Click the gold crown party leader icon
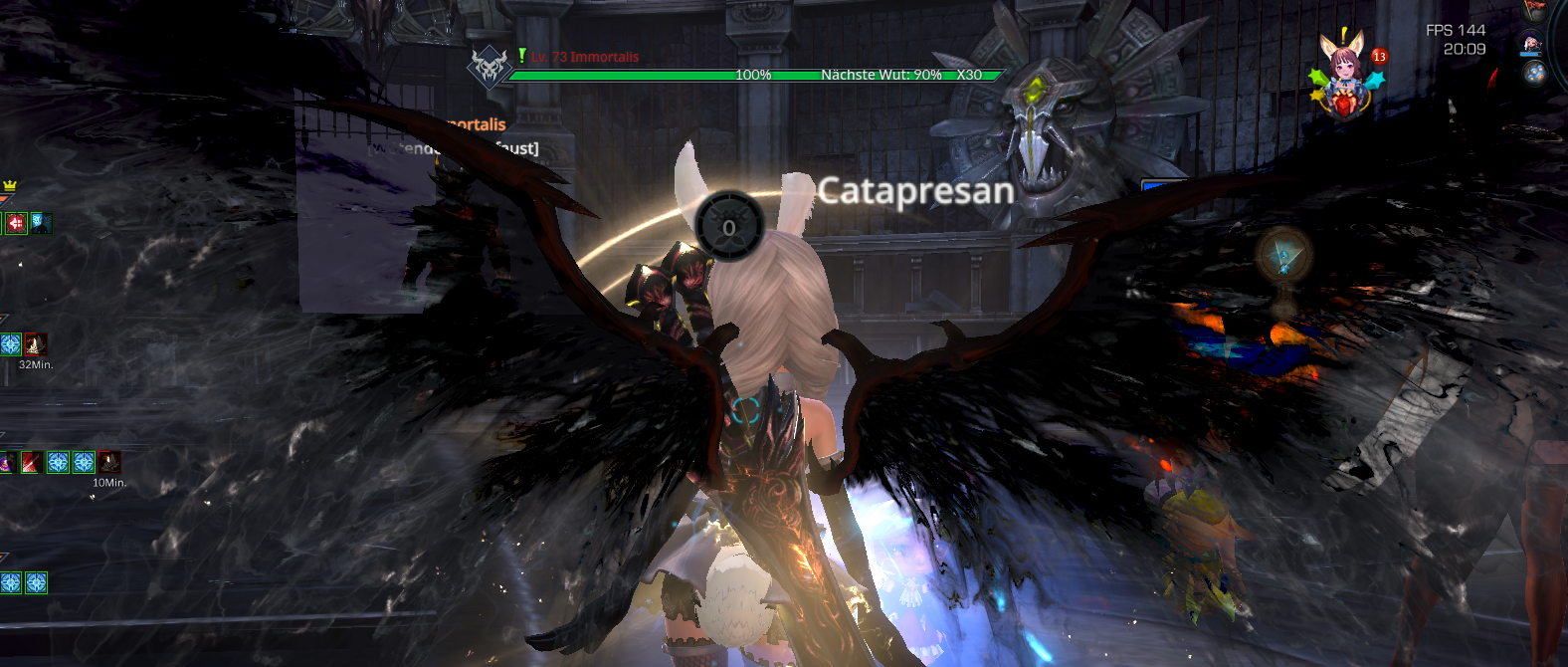 click(10, 185)
